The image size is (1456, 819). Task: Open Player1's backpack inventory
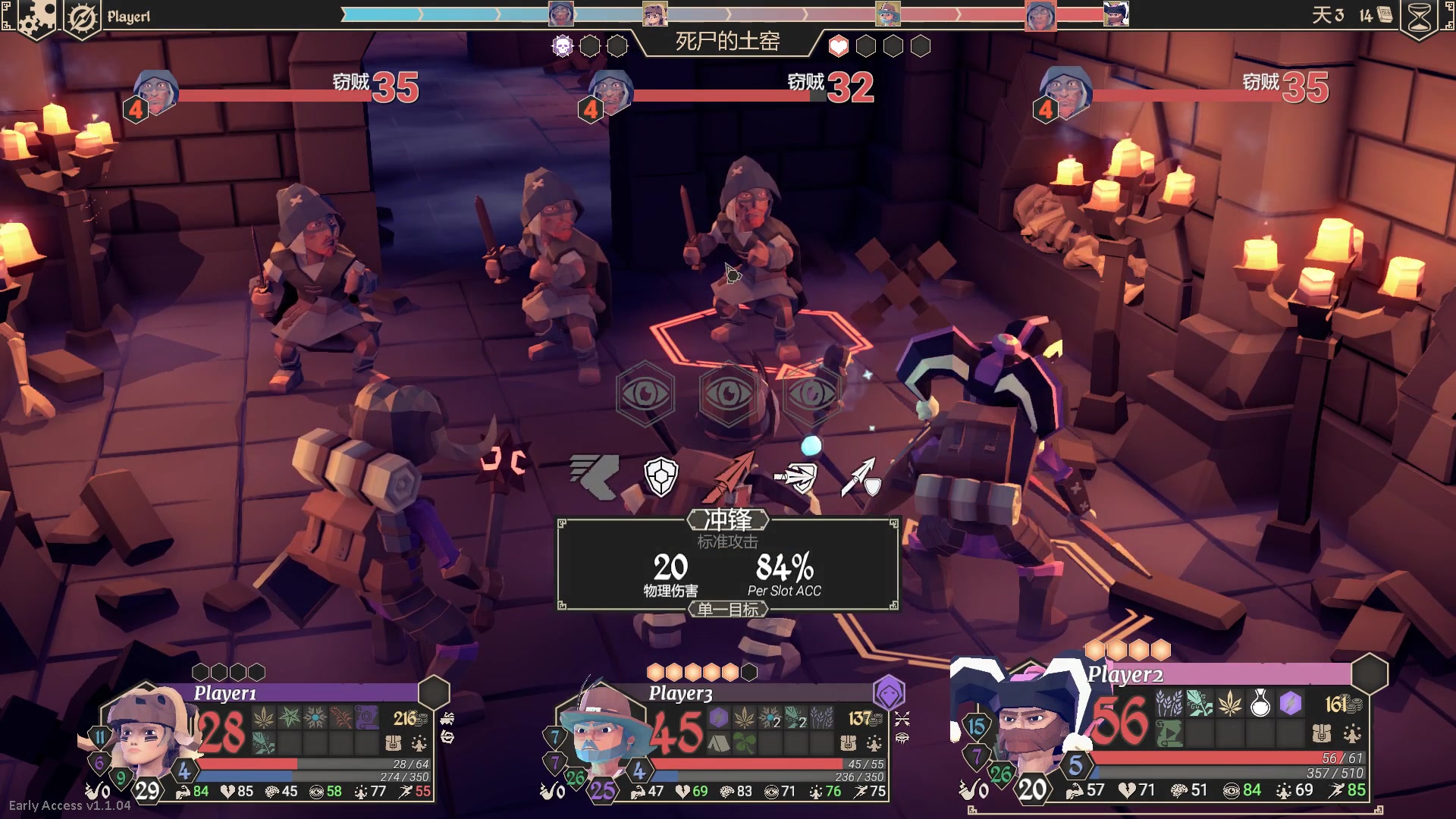coord(393,742)
